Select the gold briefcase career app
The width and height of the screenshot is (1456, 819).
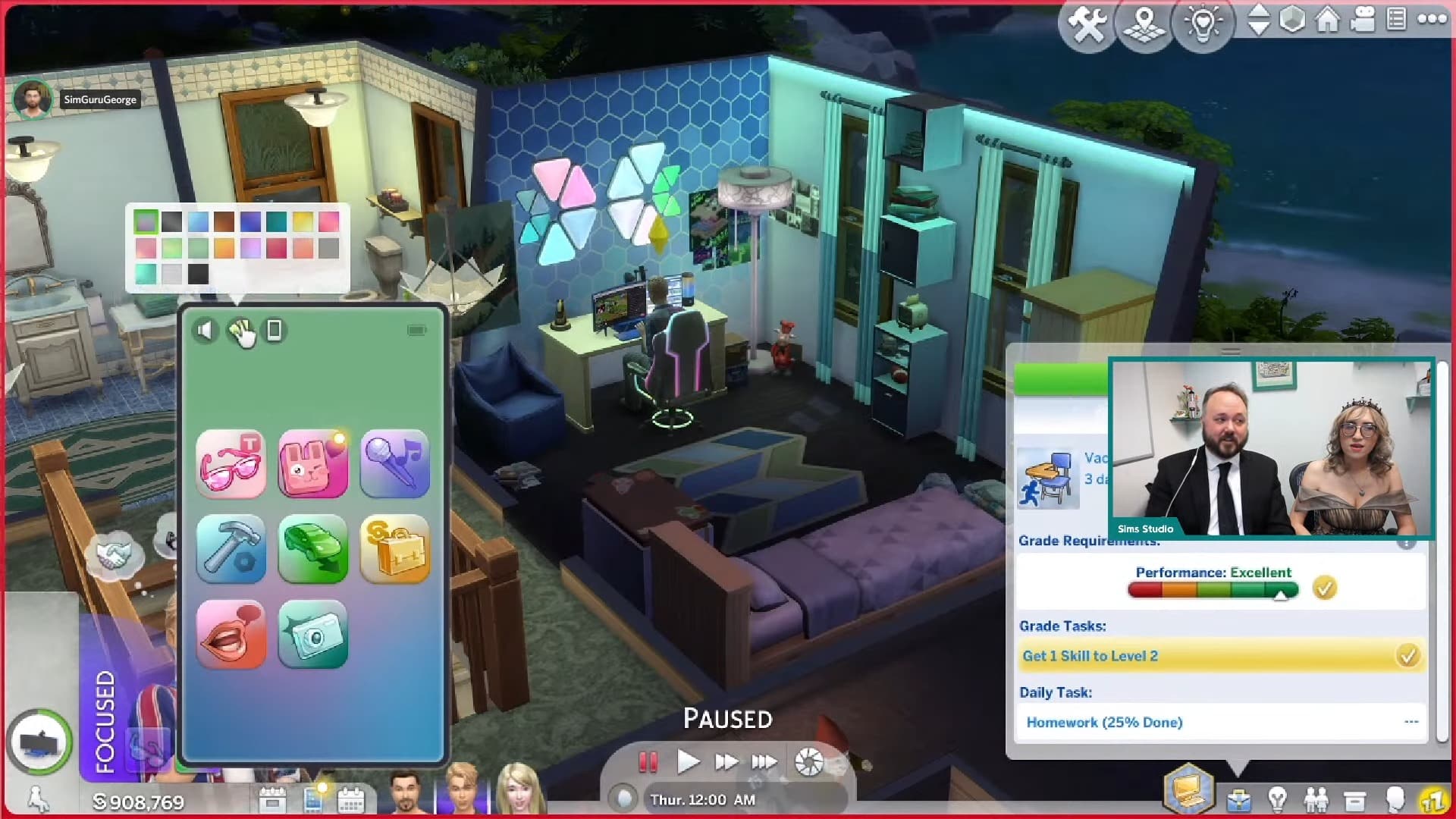click(x=395, y=549)
